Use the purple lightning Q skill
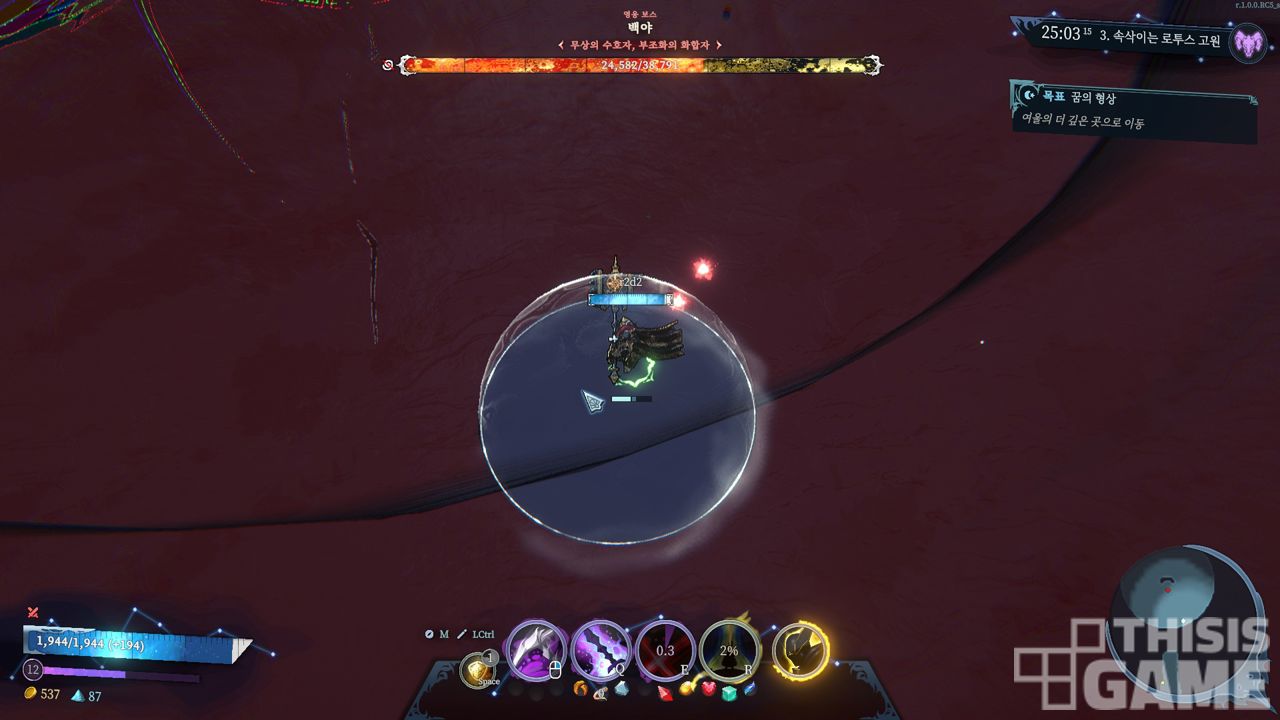The height and width of the screenshot is (720, 1280). coord(601,650)
